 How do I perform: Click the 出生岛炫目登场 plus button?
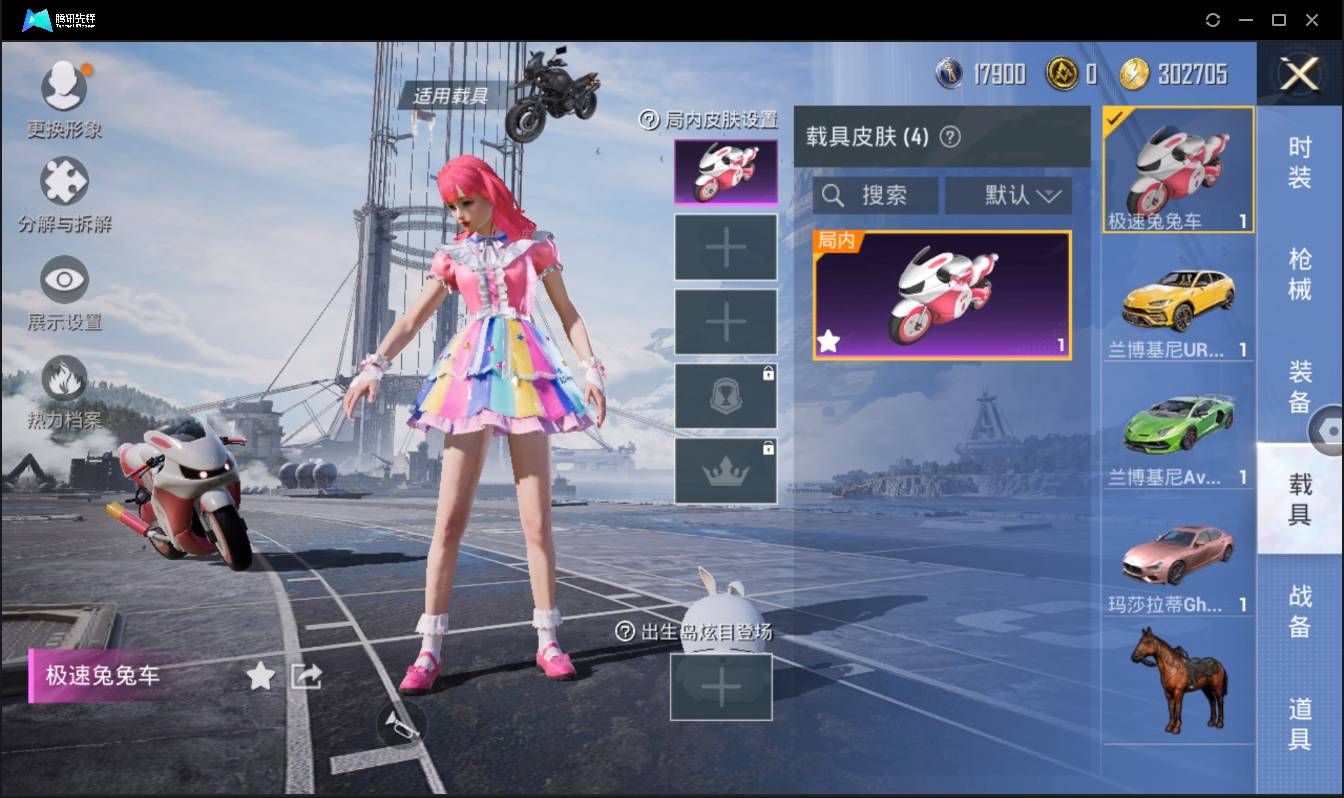pos(722,686)
